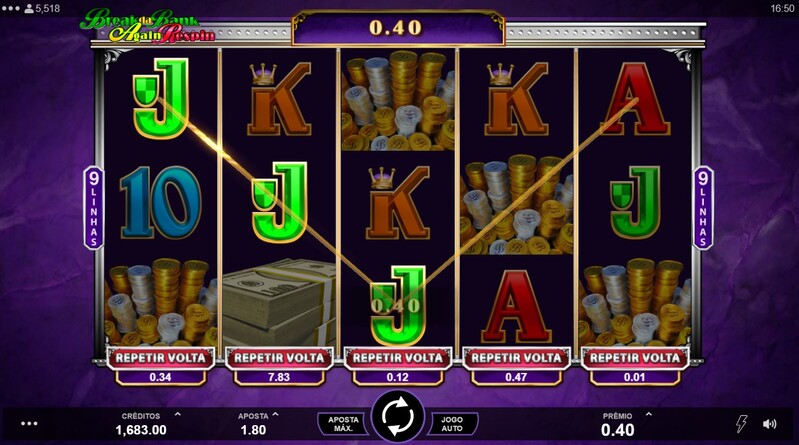Viewport: 799px width, 445px height.
Task: Start Jogo Auto autoplay
Action: point(454,423)
